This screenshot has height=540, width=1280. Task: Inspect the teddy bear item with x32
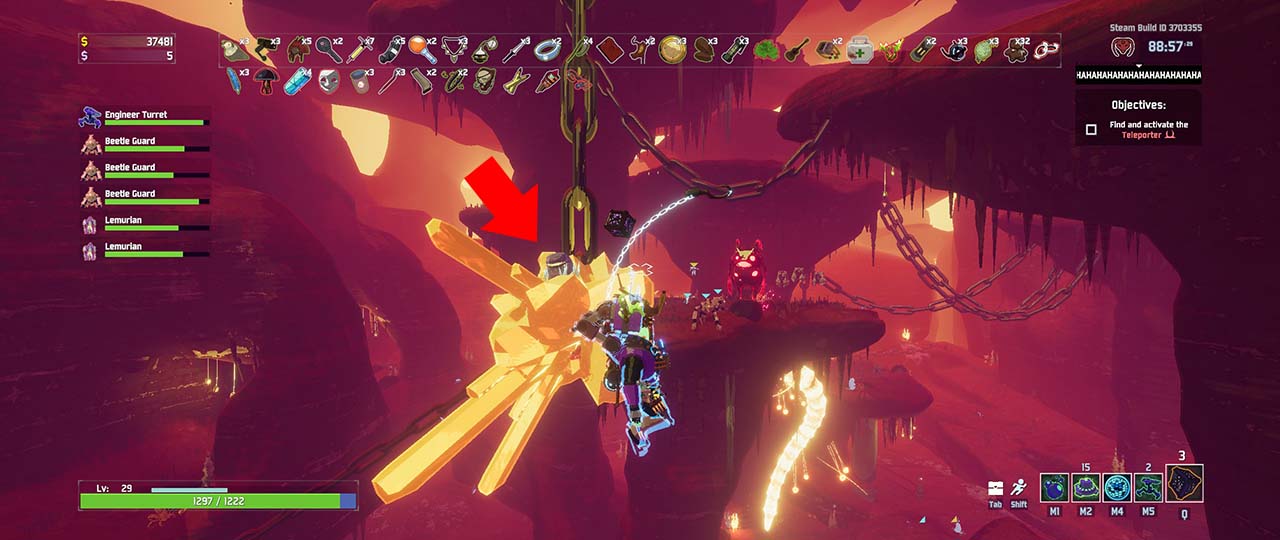1015,49
